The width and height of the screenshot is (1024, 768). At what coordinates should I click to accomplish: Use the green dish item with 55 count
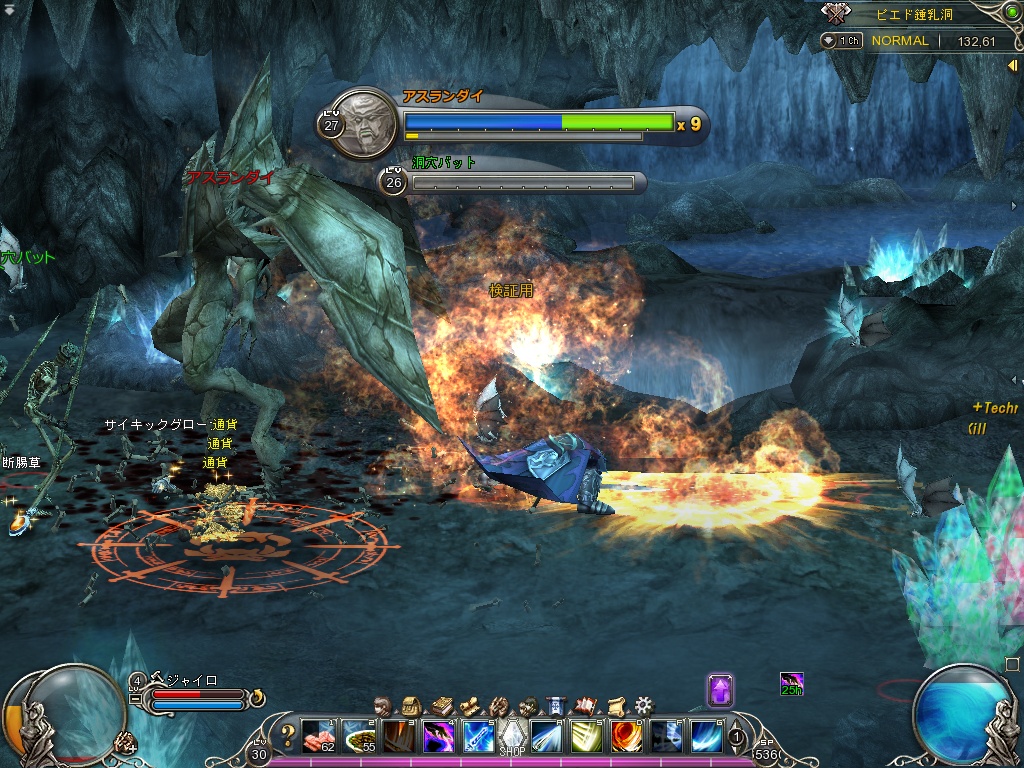click(x=359, y=736)
